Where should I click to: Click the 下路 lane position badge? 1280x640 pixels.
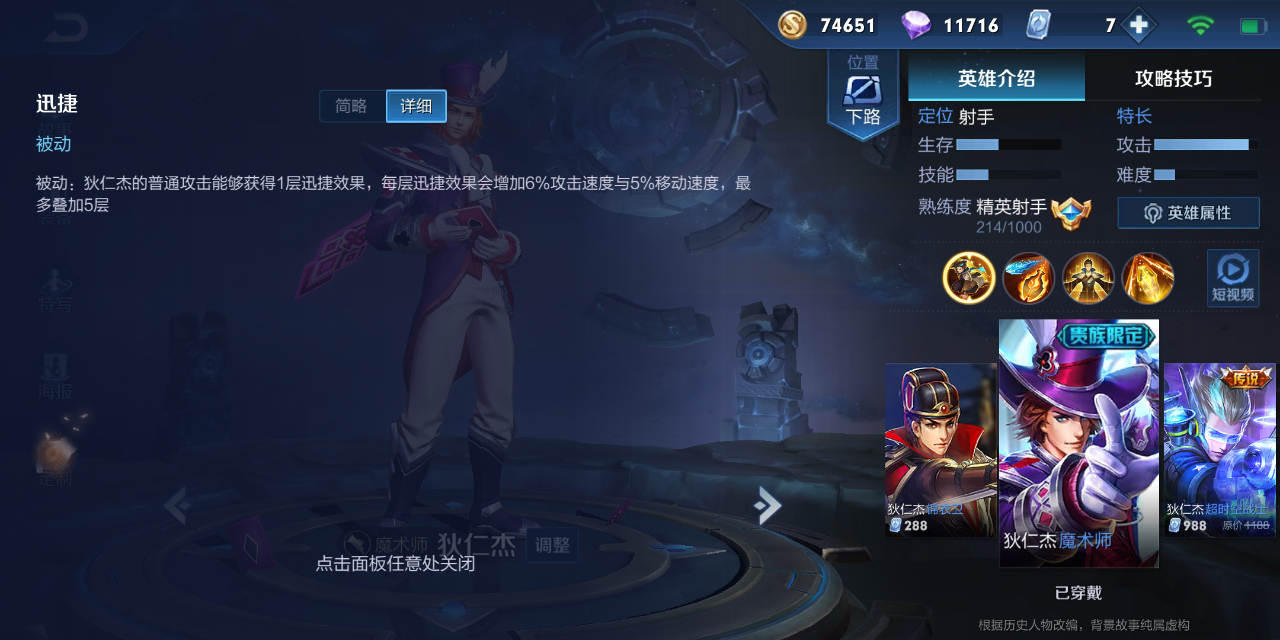point(863,95)
